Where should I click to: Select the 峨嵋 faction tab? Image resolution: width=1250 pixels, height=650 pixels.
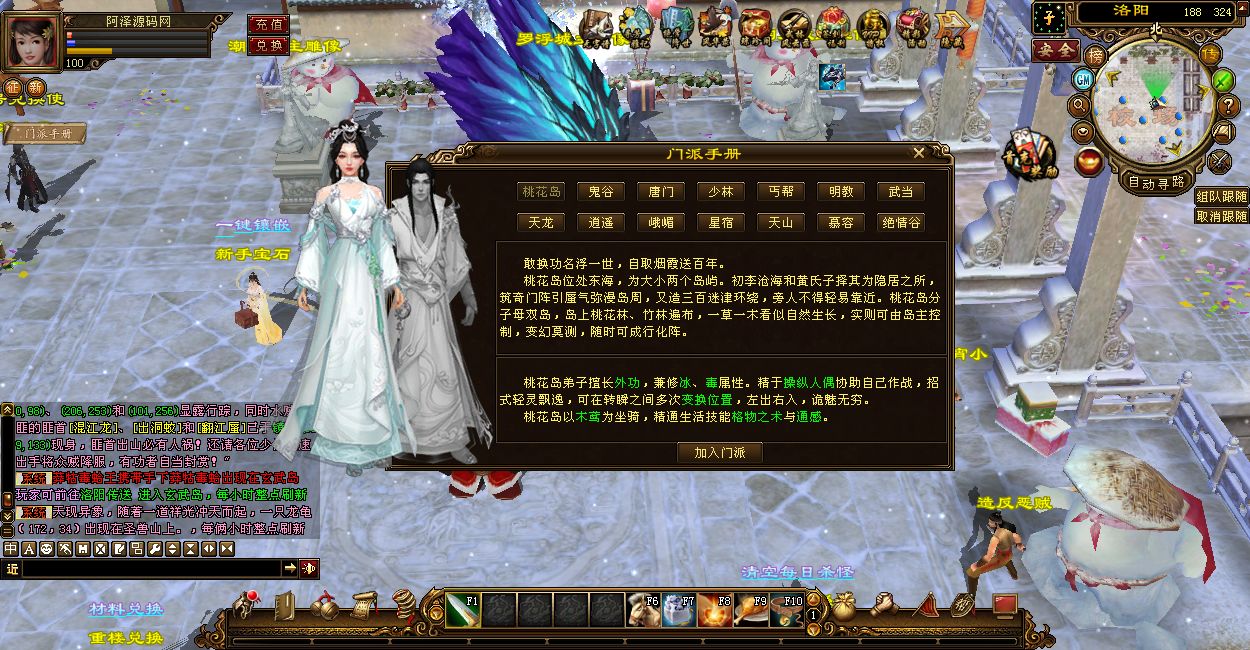point(661,222)
